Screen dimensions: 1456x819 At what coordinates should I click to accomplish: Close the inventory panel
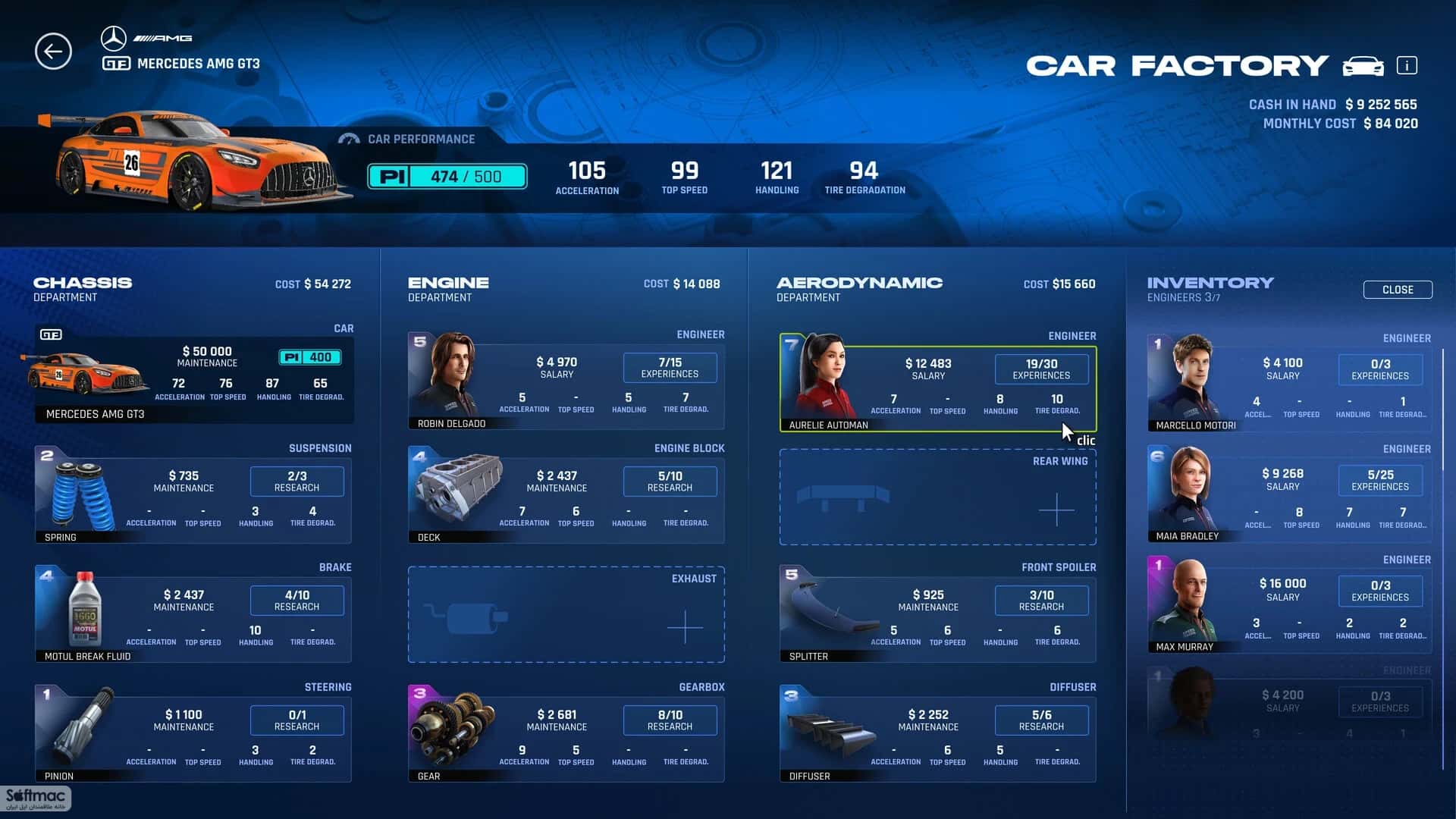coord(1397,290)
